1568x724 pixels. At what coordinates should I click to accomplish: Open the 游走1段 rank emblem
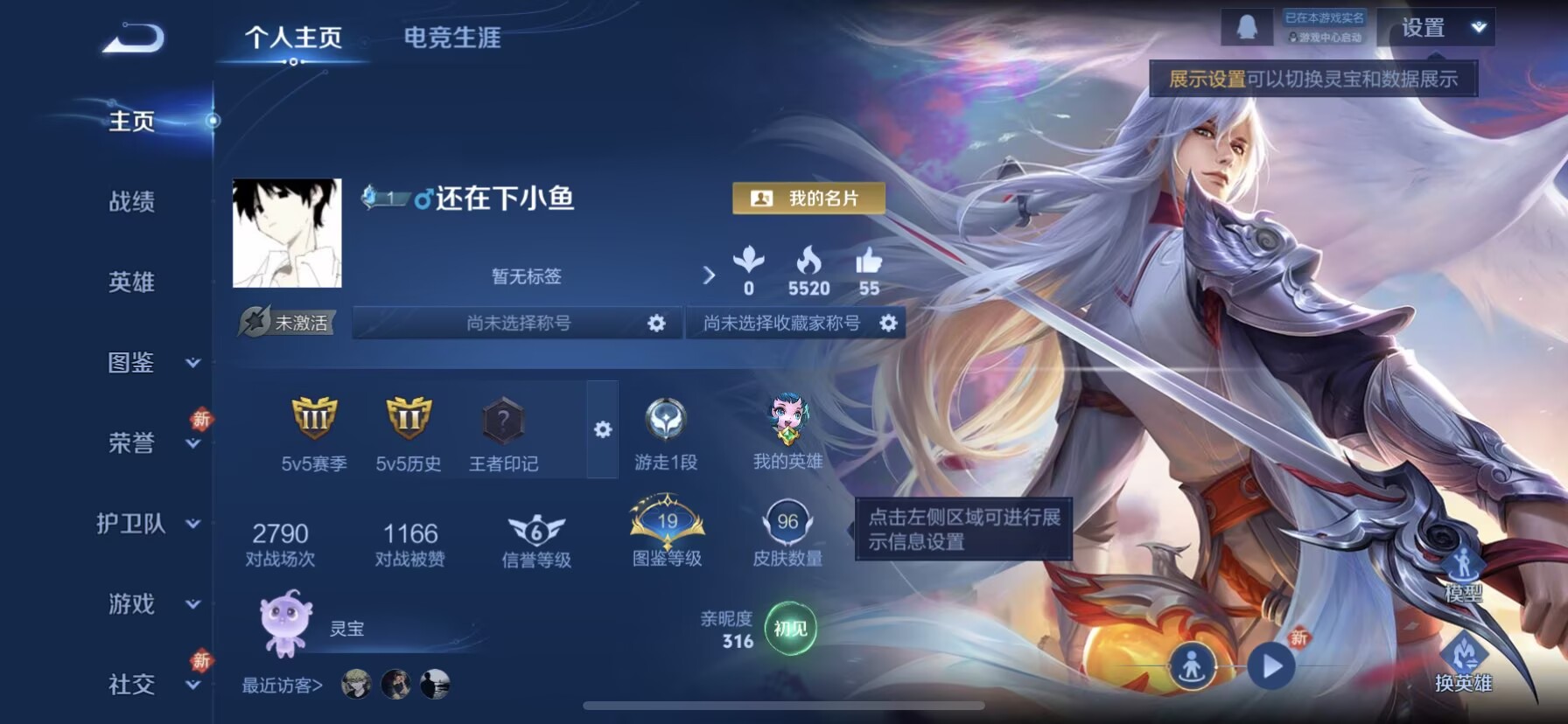[667, 428]
